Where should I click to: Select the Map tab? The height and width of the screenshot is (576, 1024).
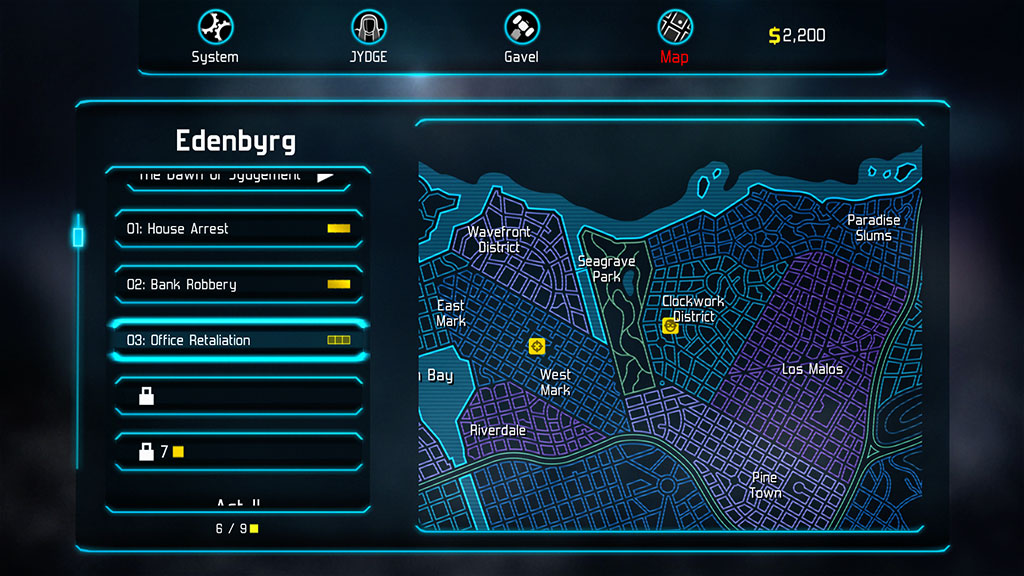(x=674, y=37)
